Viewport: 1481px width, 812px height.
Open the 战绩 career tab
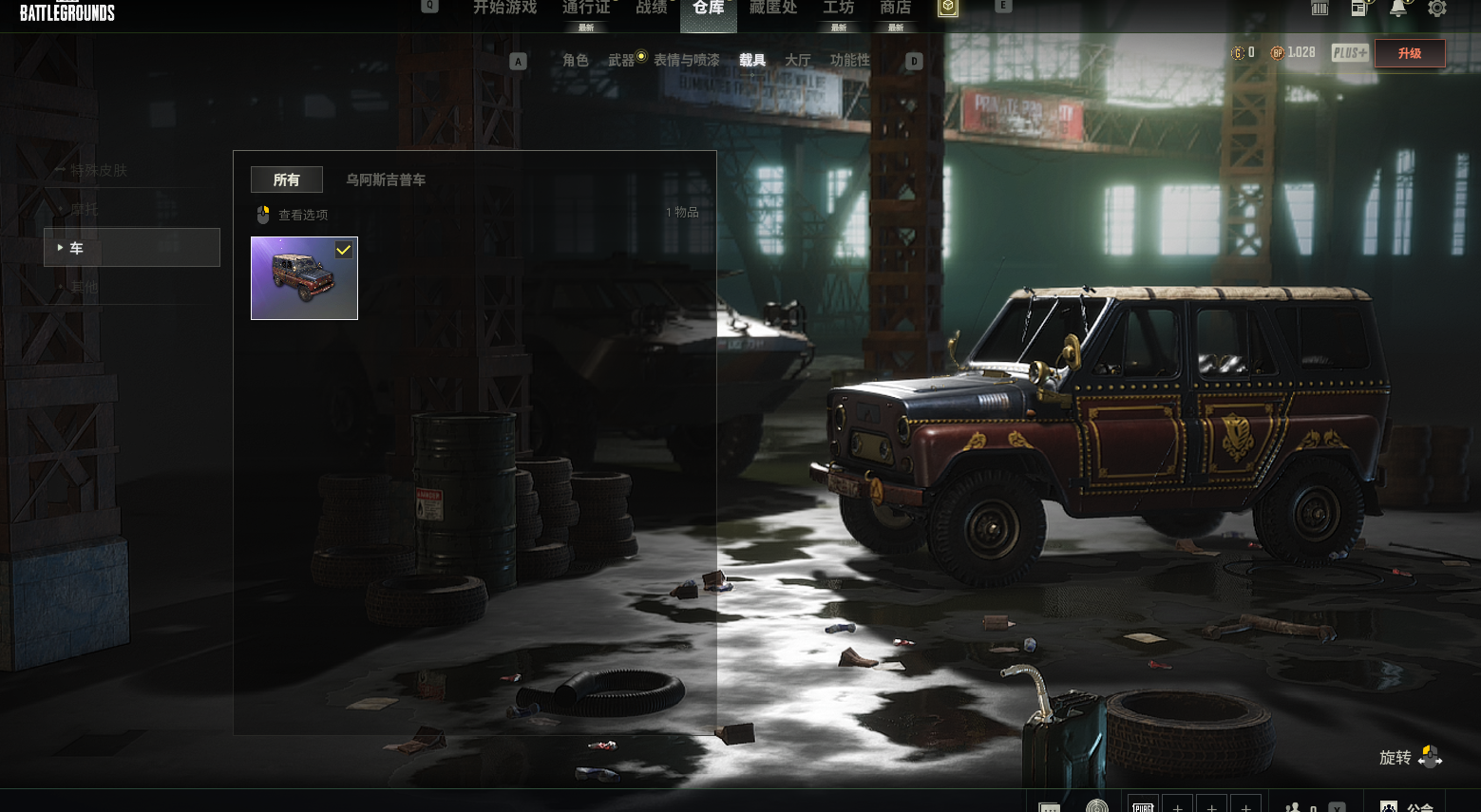click(651, 9)
